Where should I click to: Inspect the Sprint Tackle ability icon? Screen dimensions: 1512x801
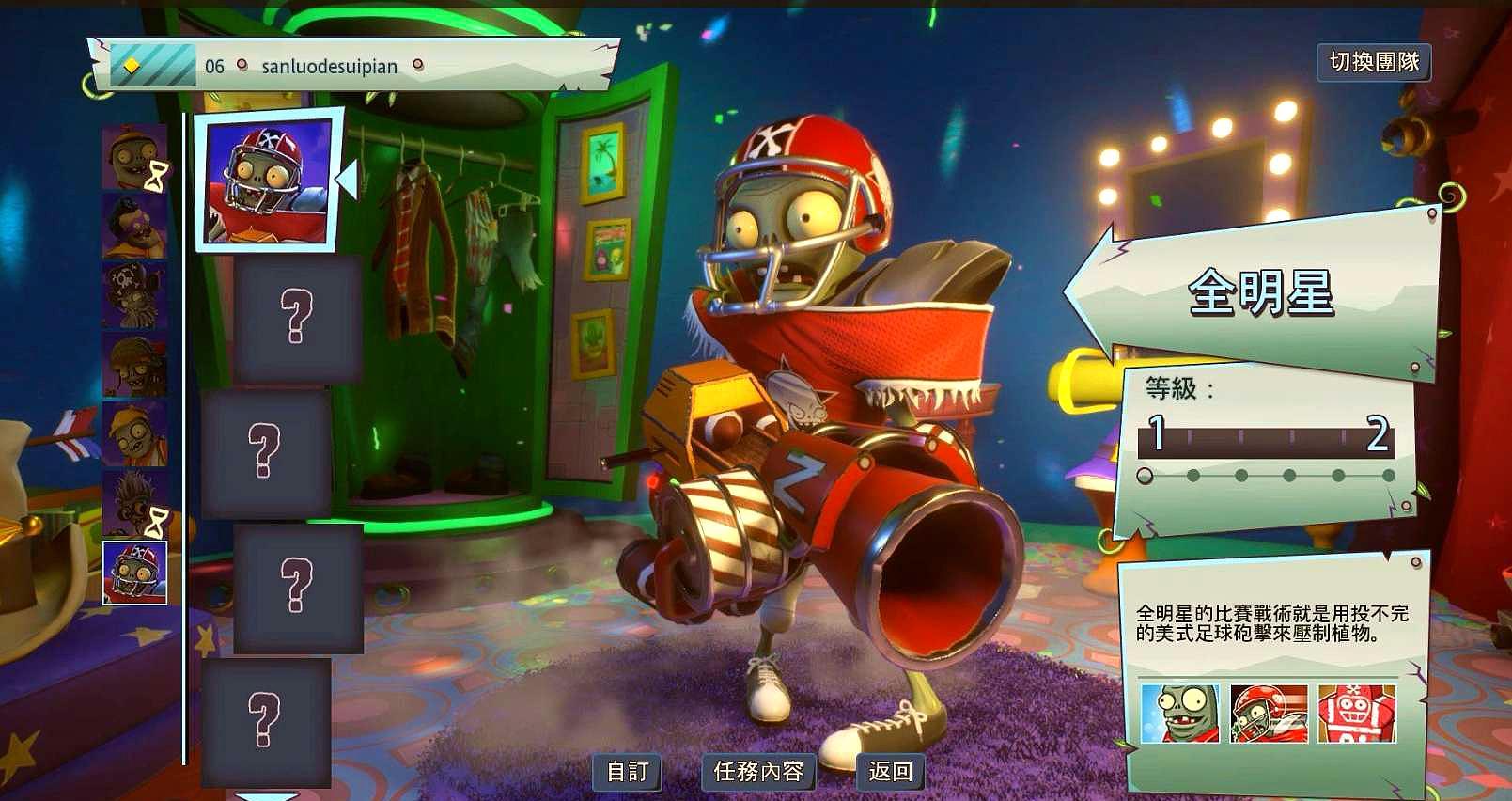pos(1268,714)
